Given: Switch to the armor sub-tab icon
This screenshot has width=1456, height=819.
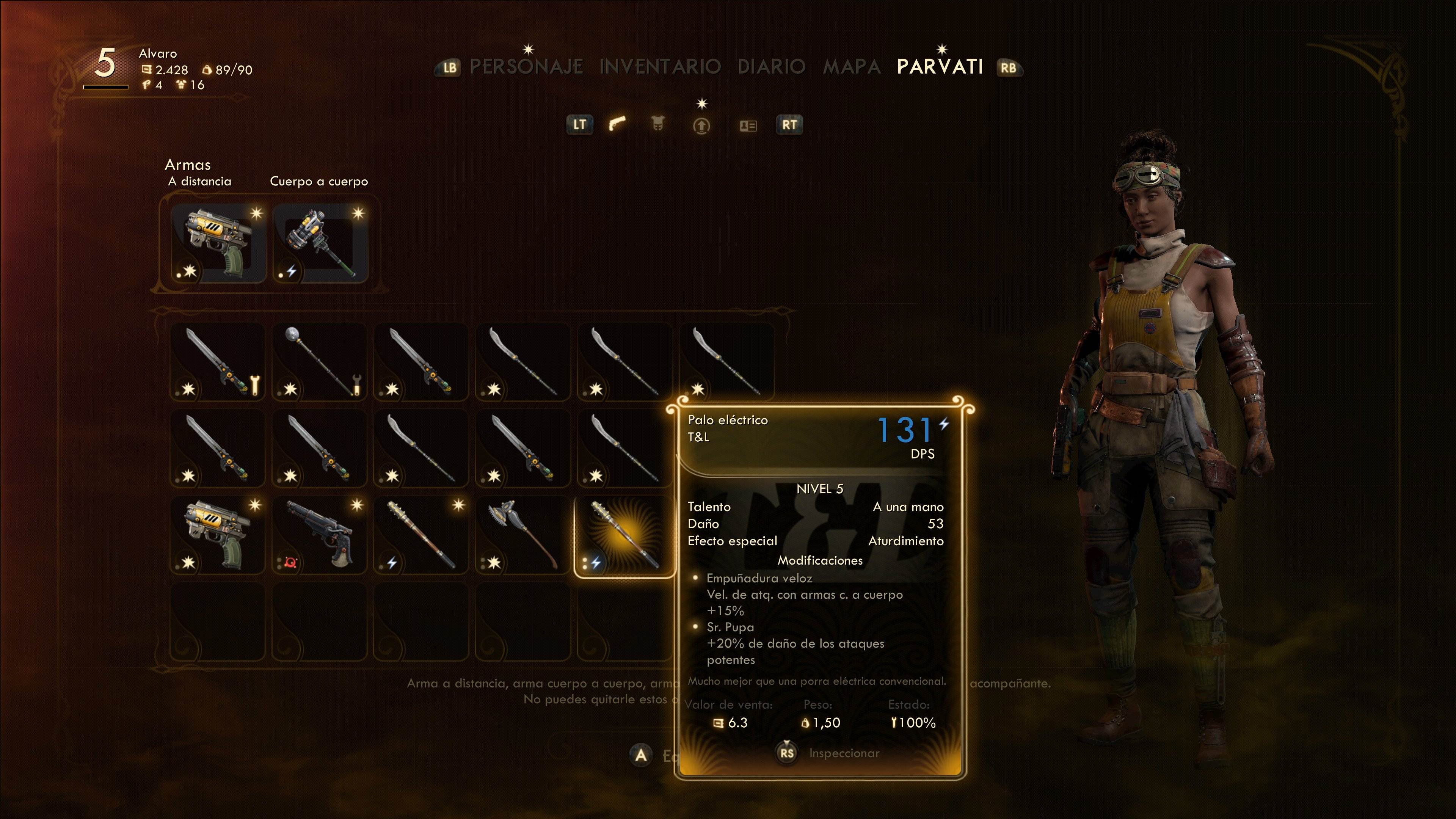Looking at the screenshot, I should [x=657, y=124].
